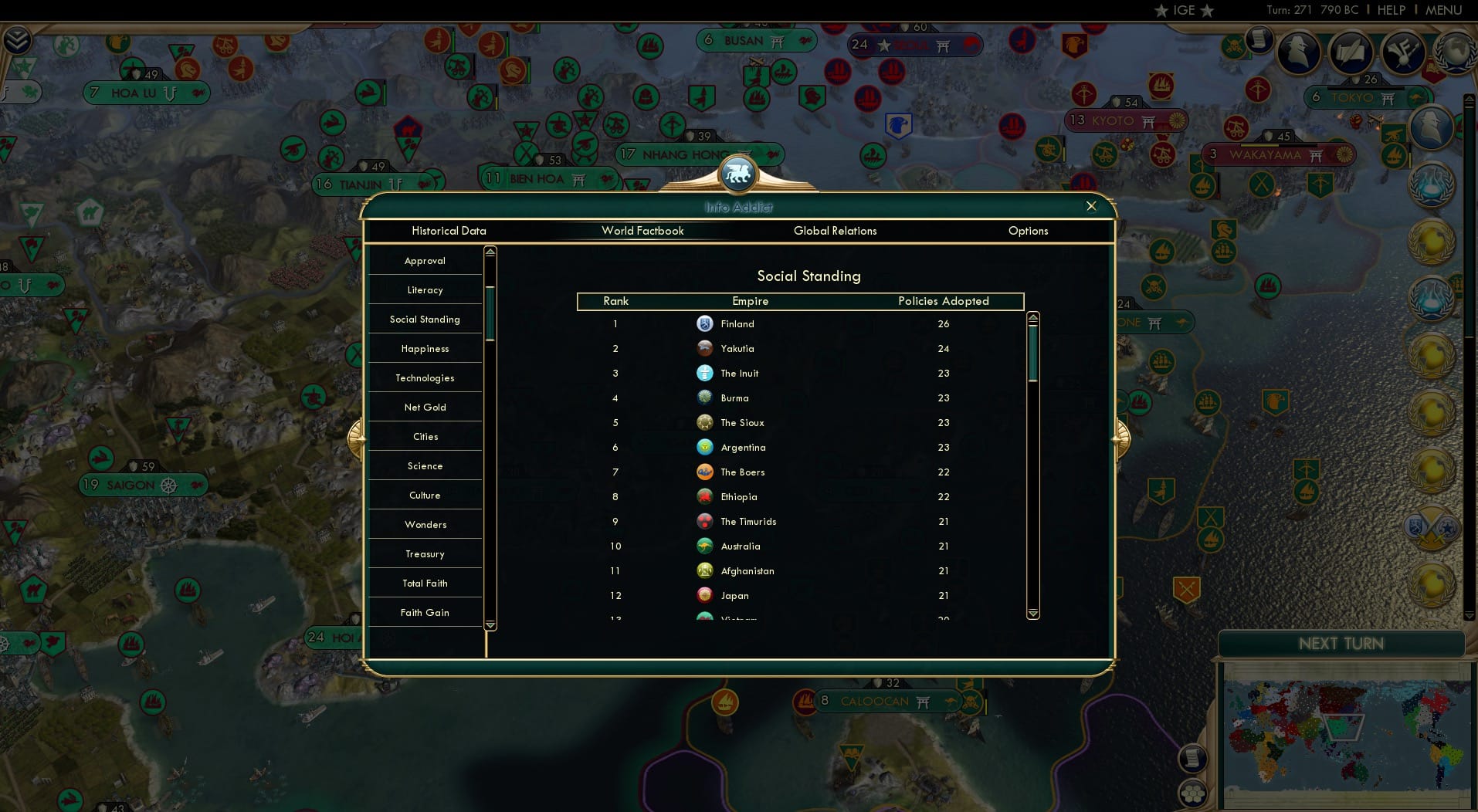
Task: Click the left arrow on the Info Addict panel
Action: pos(358,437)
